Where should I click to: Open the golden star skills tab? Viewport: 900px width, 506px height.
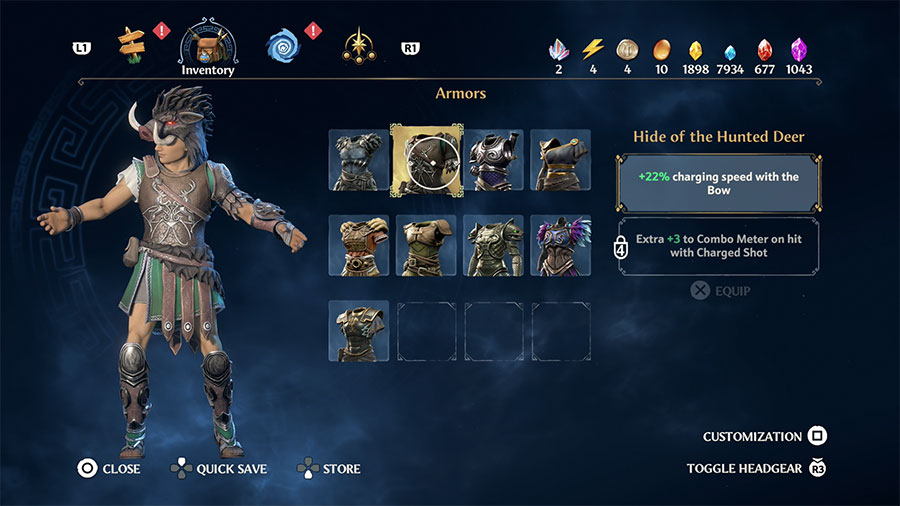[x=357, y=45]
